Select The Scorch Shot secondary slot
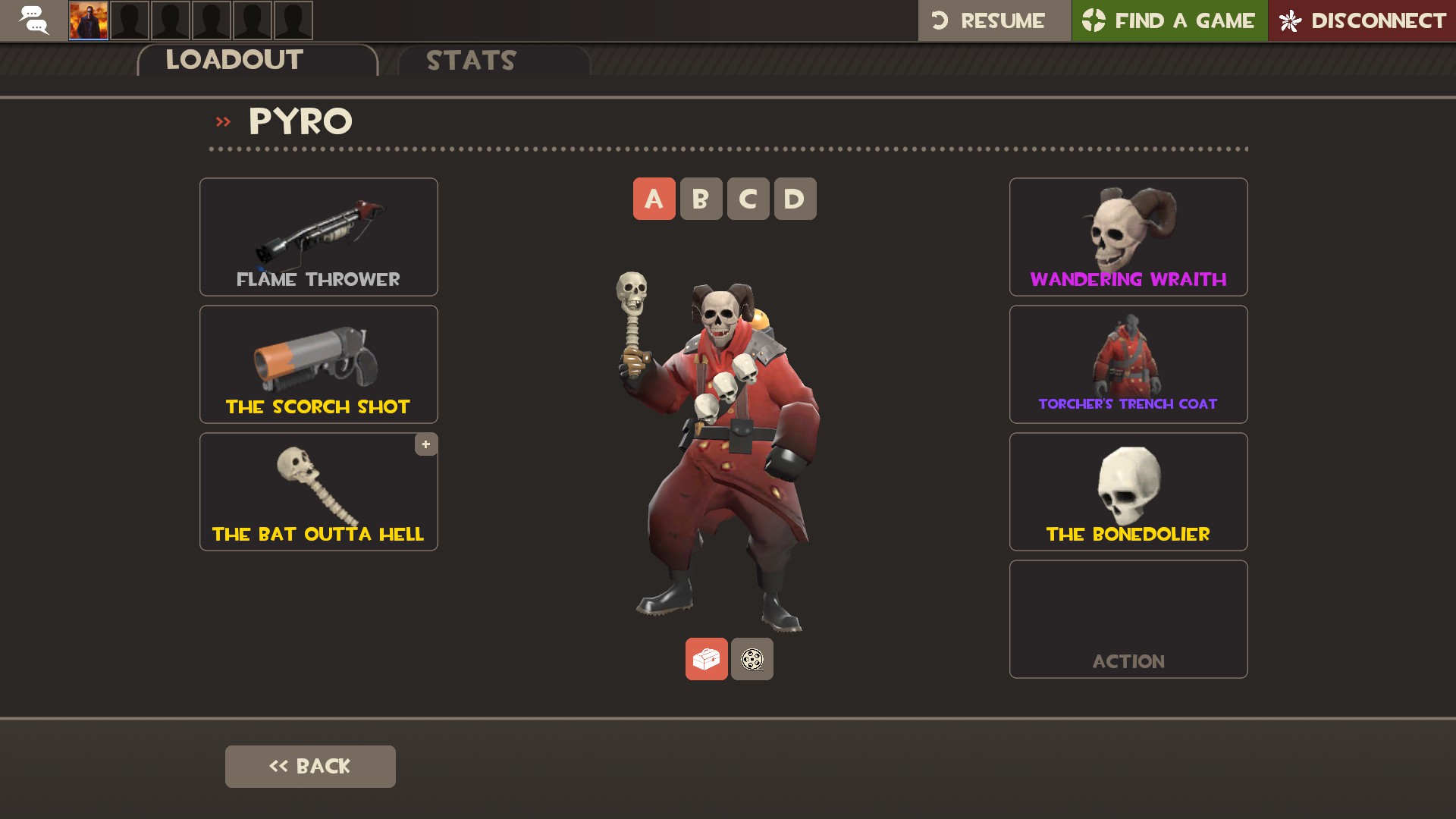Screen dimensions: 1456x819 [x=318, y=364]
